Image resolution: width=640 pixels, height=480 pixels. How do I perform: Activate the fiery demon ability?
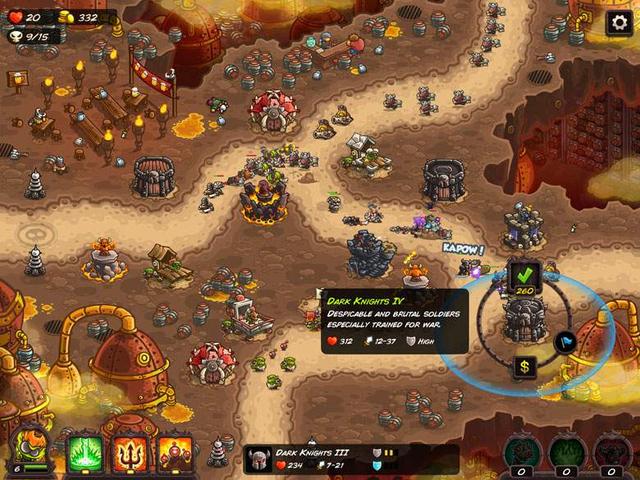click(x=175, y=454)
